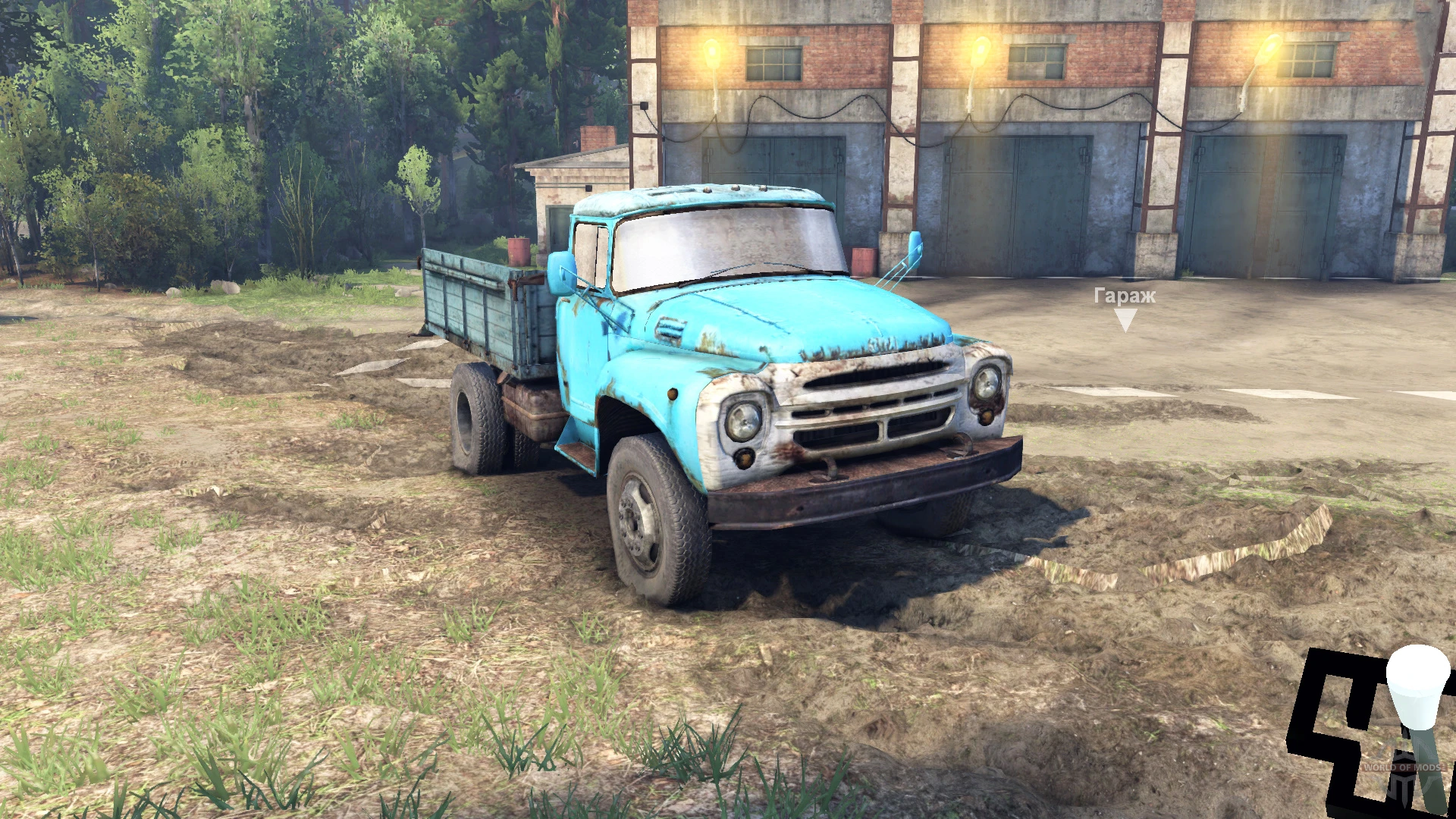Select the Гараж label text

(1125, 297)
